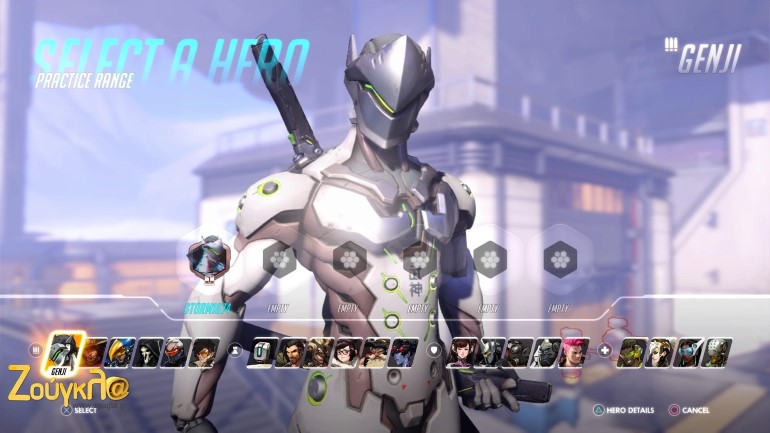Choose the Soldier: 76 portrait

177,351
